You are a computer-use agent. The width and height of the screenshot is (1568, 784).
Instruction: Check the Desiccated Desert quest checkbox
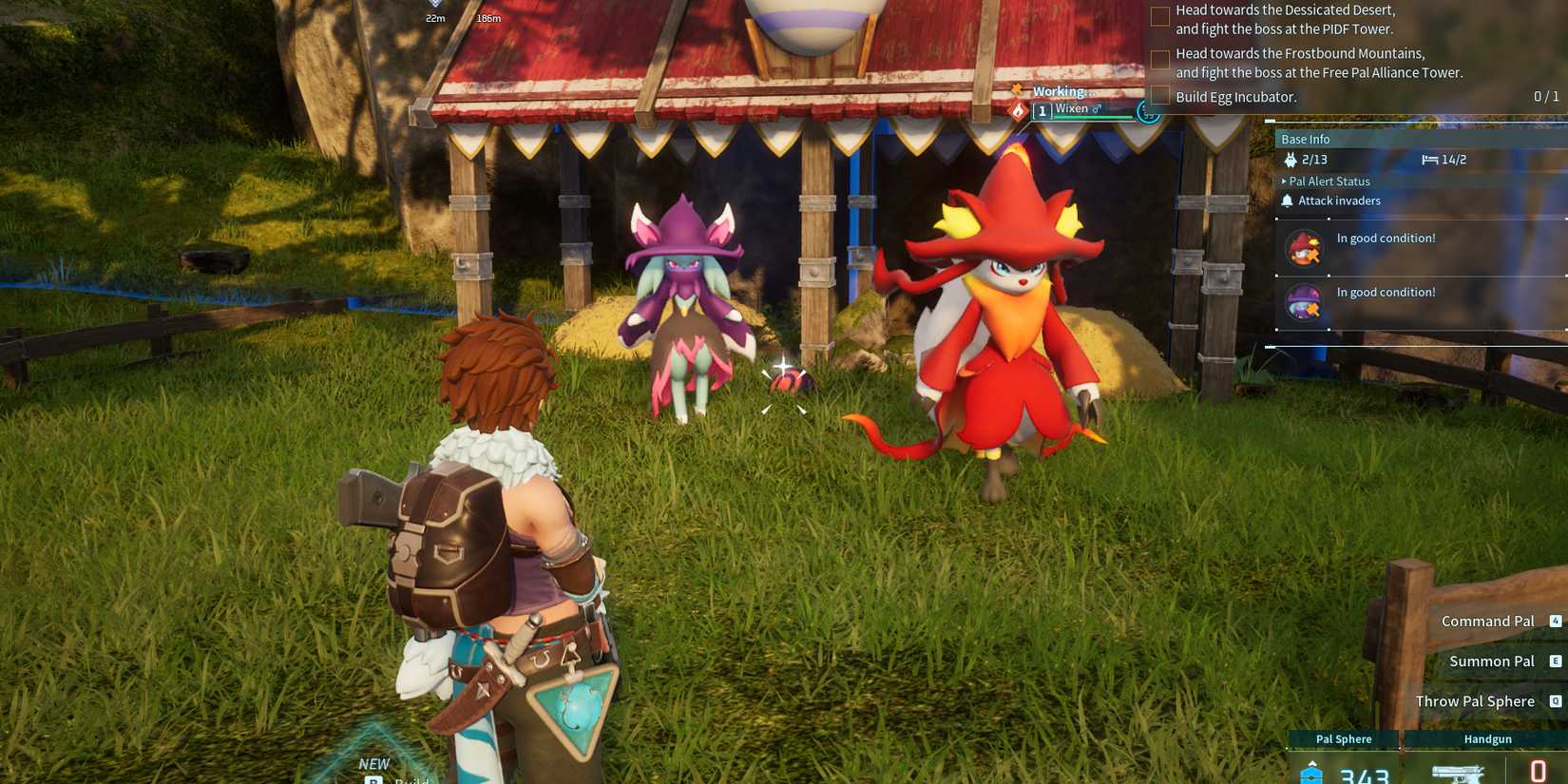[1160, 16]
